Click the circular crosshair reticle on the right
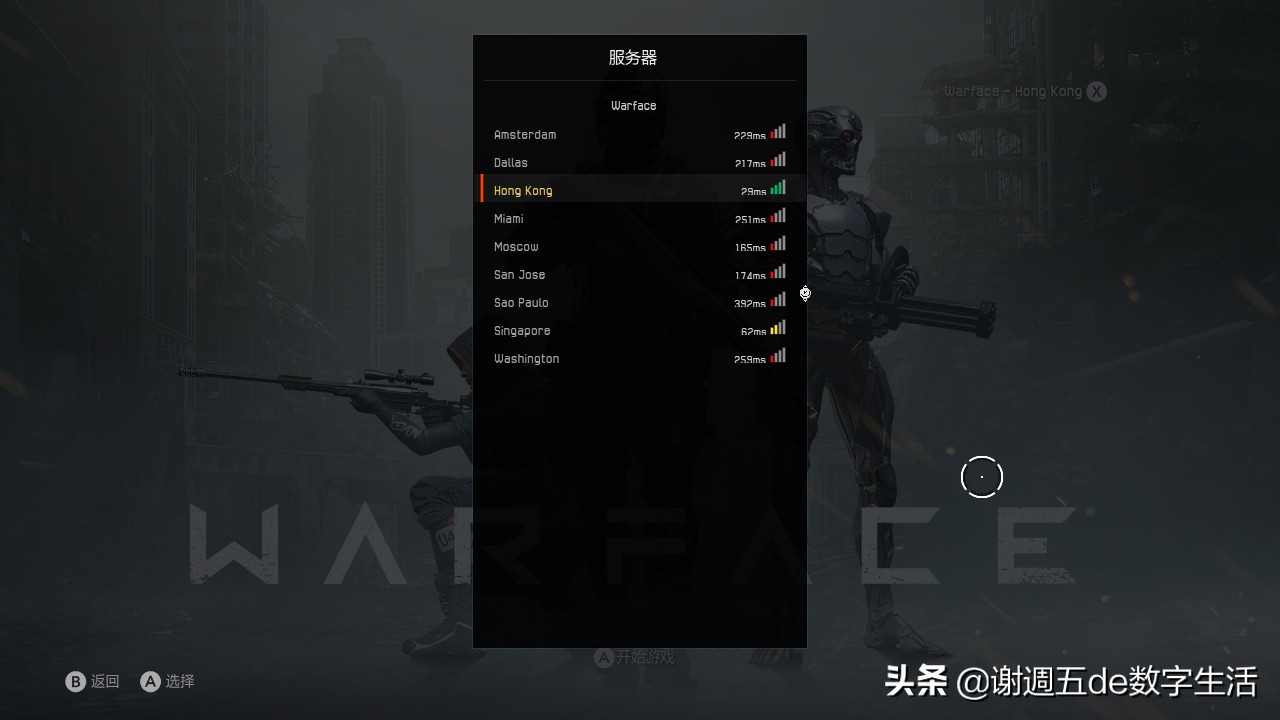Viewport: 1280px width, 720px height. tap(981, 476)
